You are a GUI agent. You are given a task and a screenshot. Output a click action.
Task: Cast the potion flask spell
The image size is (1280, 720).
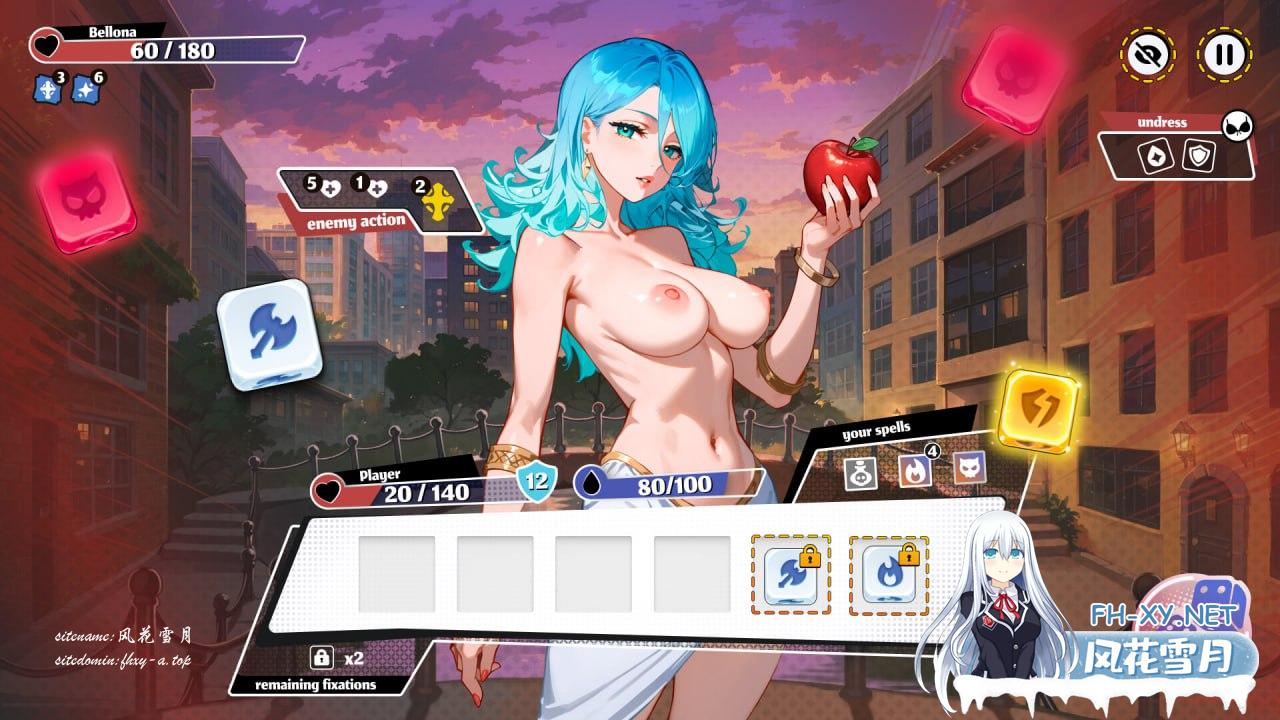click(860, 470)
